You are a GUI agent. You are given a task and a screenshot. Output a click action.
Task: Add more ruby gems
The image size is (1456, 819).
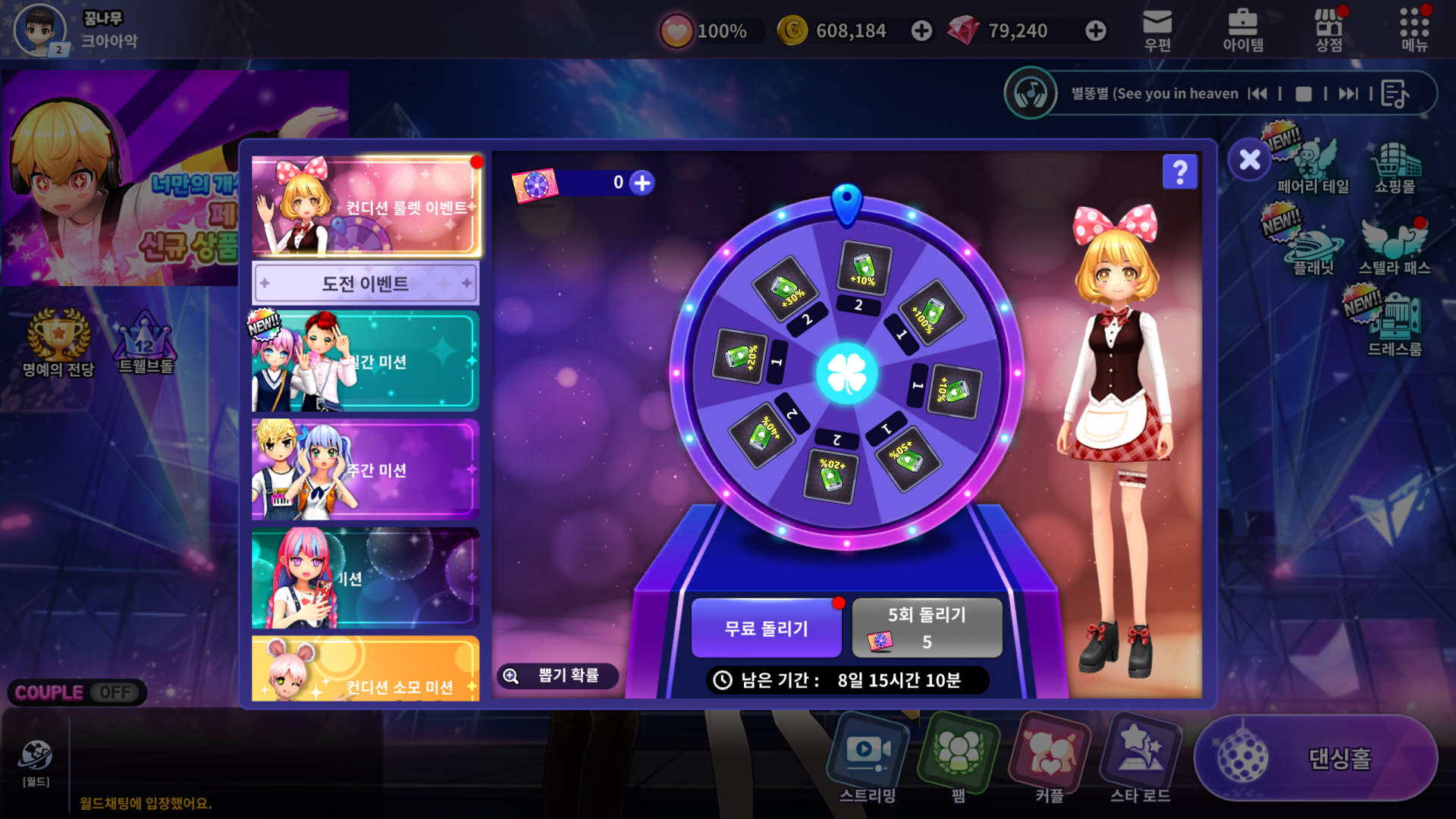1095,31
